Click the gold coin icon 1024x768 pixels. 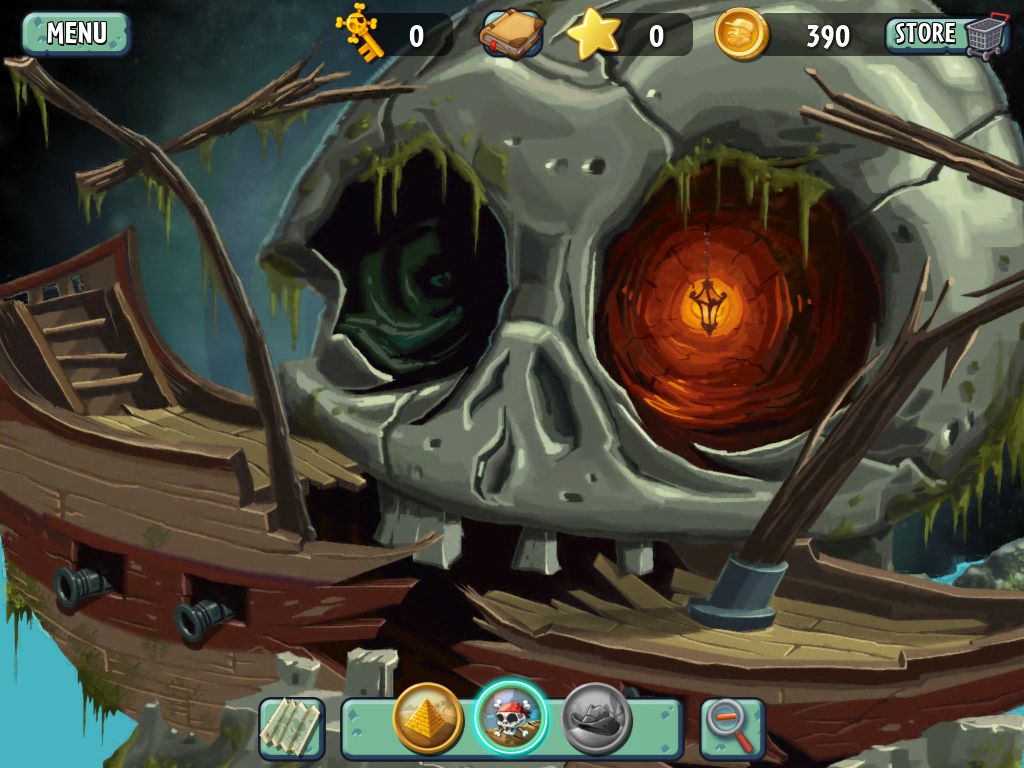[742, 34]
